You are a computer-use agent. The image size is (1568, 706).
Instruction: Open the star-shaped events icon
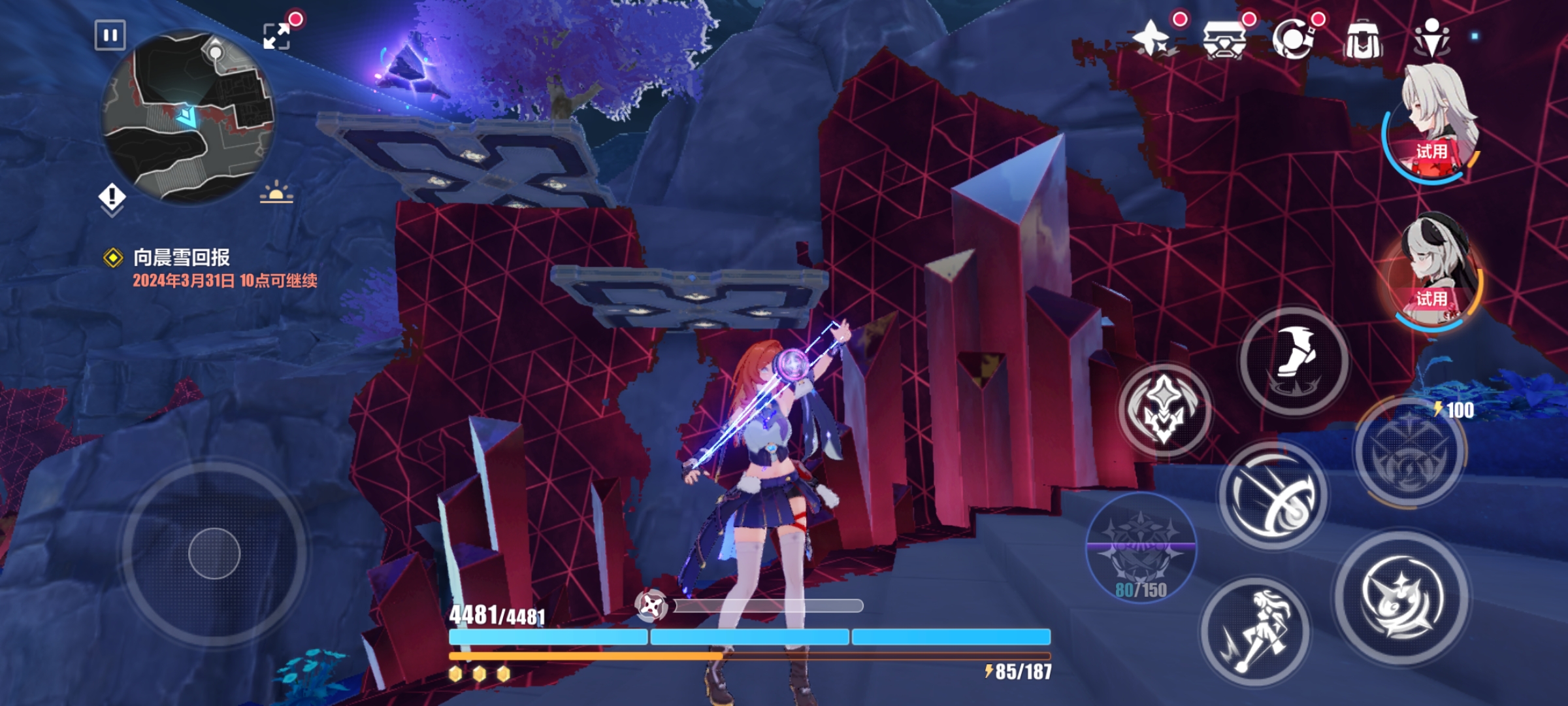tap(1152, 39)
